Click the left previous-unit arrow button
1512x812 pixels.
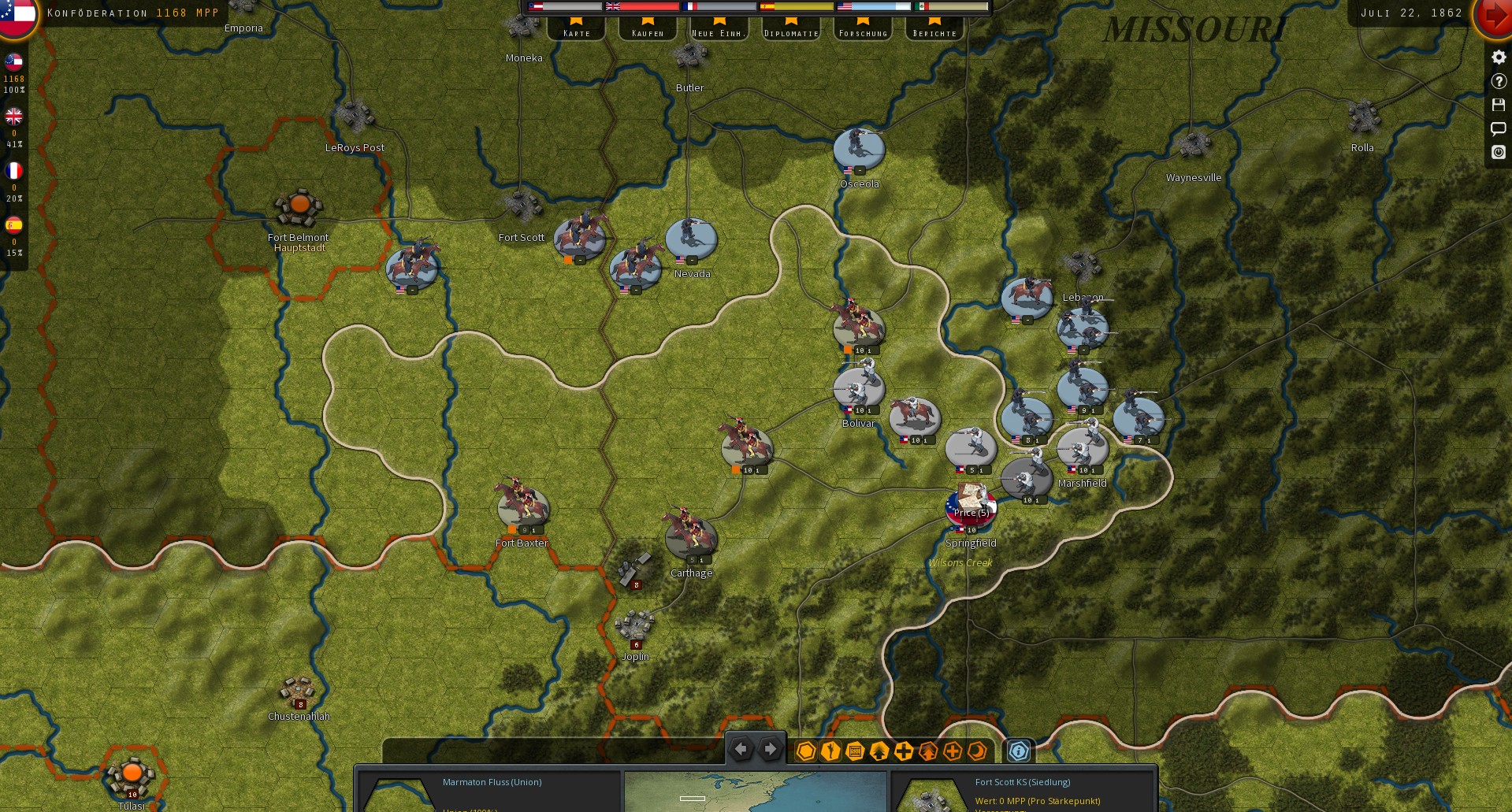tap(741, 749)
